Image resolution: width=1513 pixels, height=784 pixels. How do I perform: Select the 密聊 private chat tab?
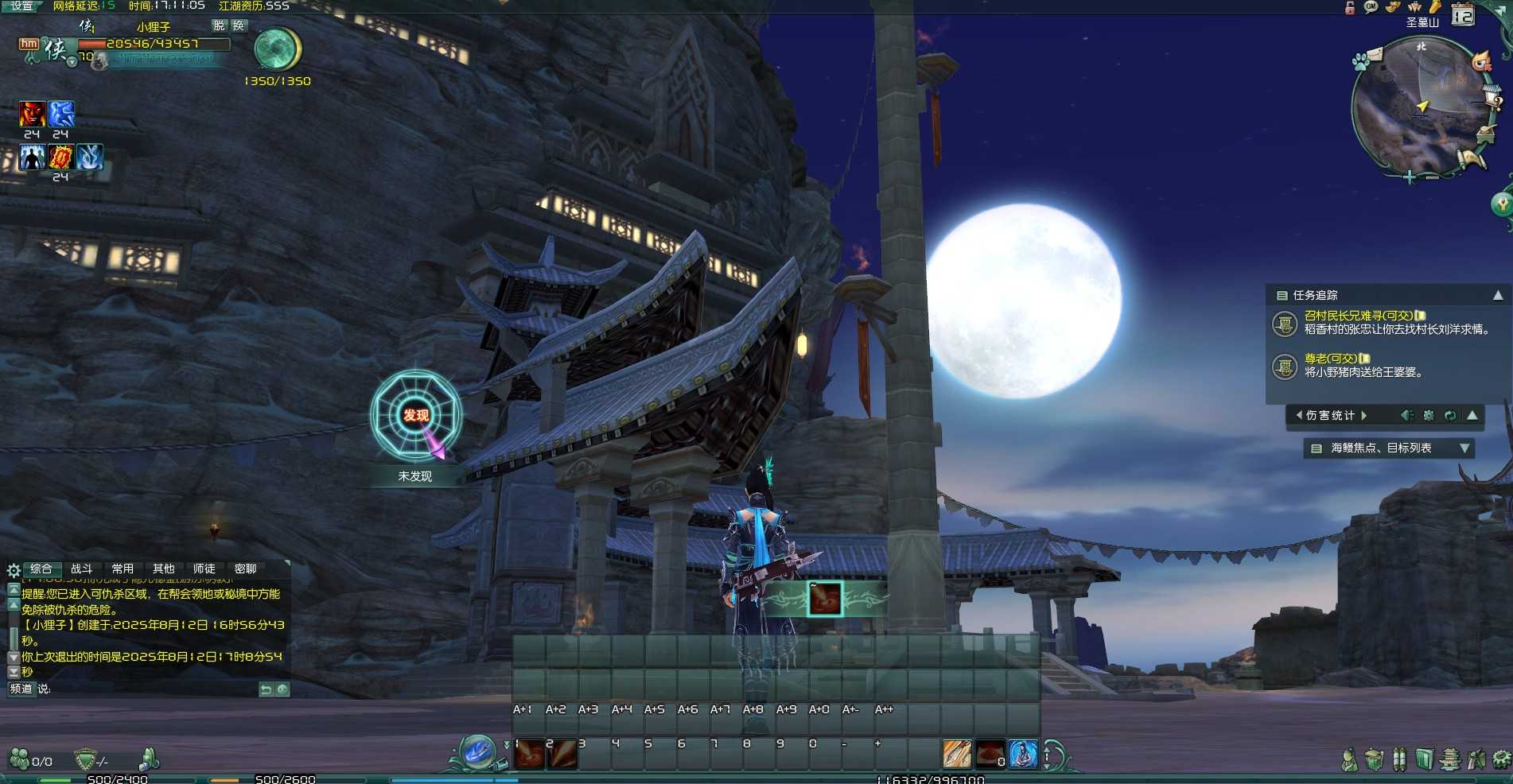[245, 569]
